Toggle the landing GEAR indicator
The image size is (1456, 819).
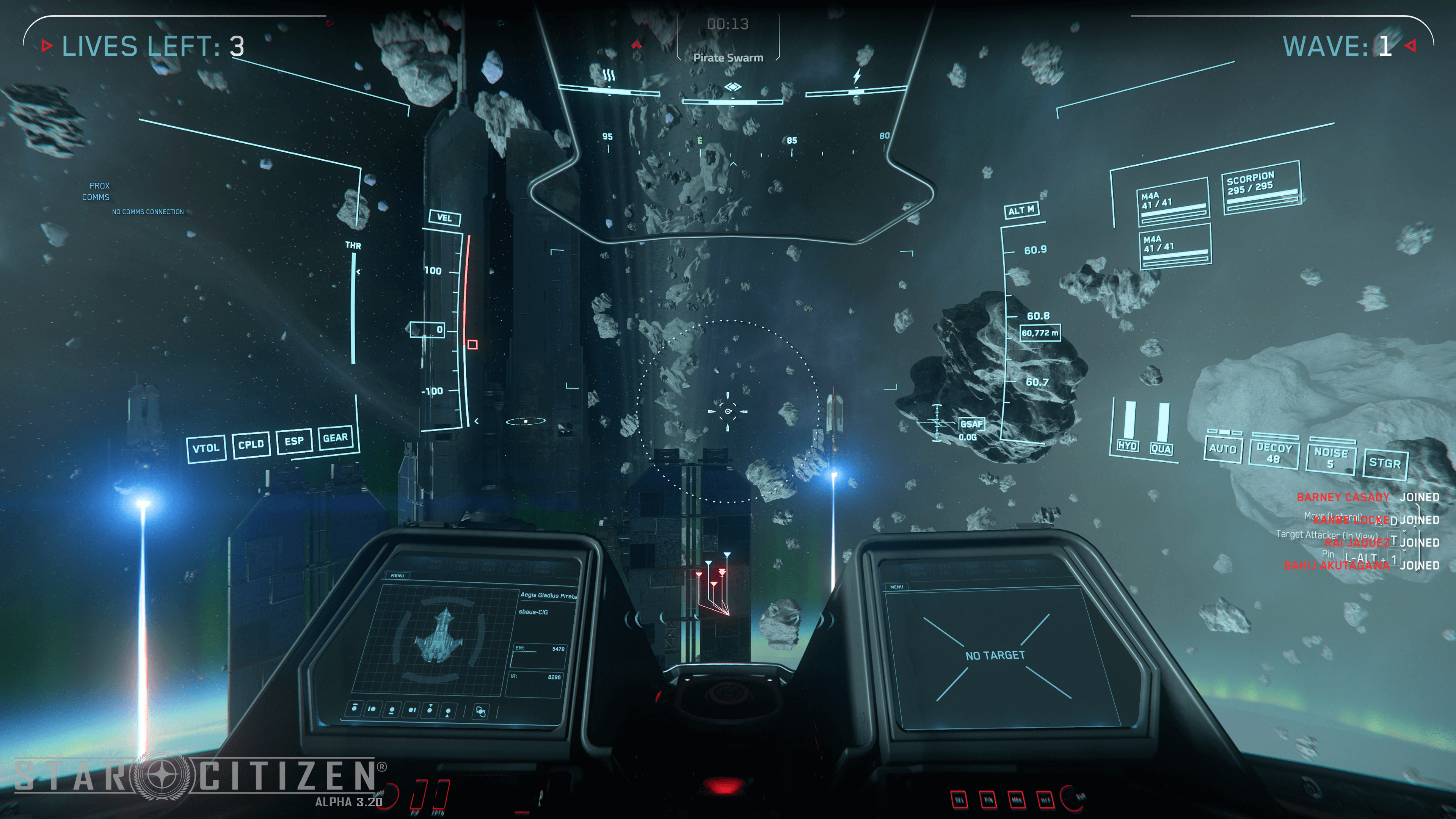point(335,438)
